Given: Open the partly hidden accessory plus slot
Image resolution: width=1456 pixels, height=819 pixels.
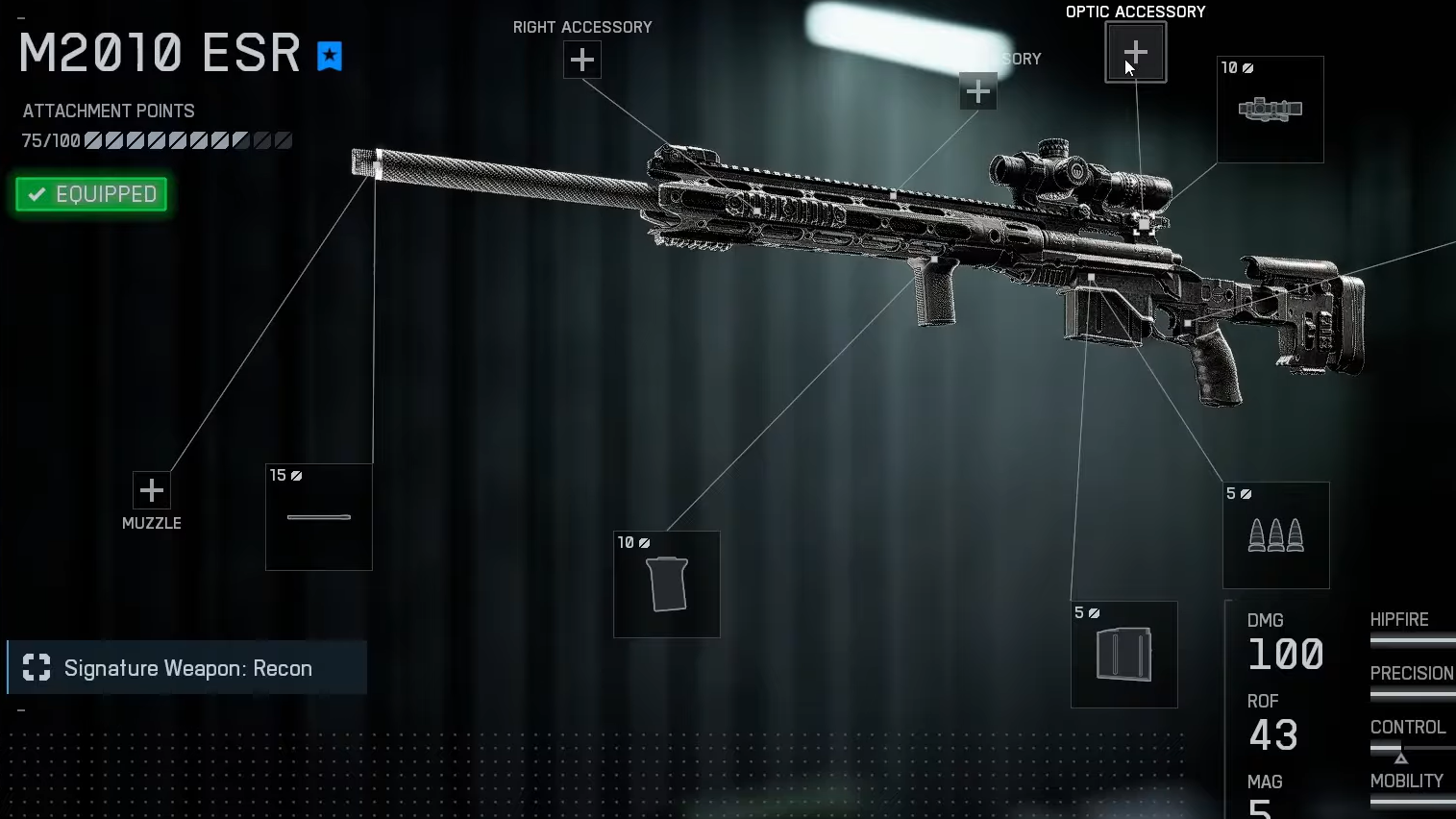Looking at the screenshot, I should click(977, 91).
